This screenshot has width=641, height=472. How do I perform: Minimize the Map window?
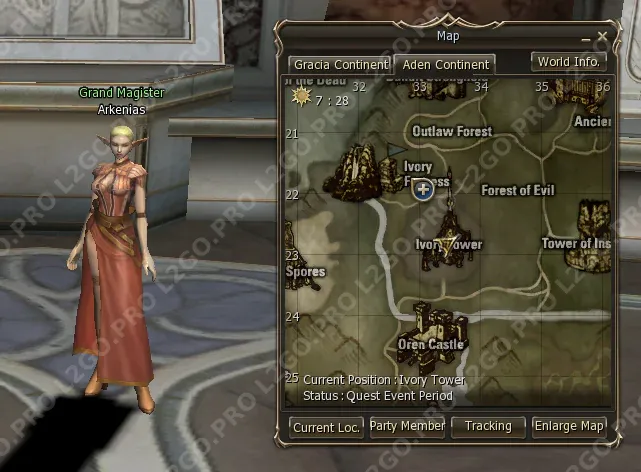pyautogui.click(x=586, y=38)
